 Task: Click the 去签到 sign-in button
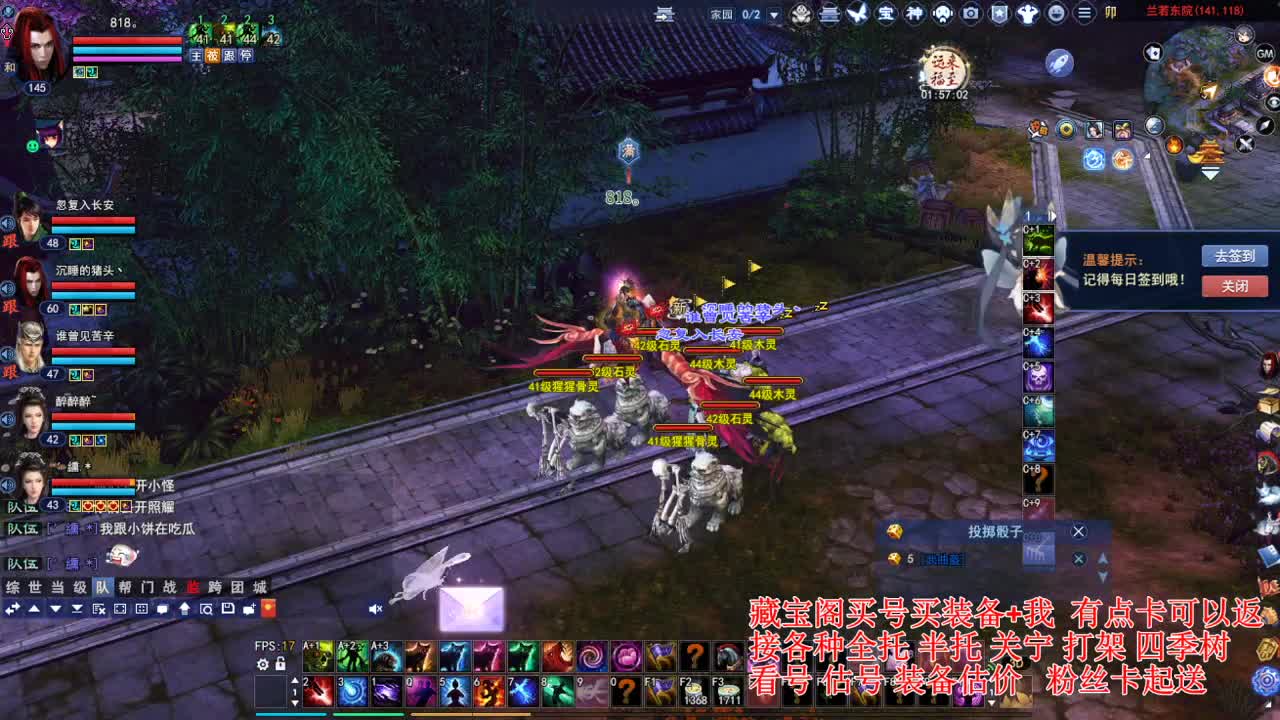[x=1233, y=255]
